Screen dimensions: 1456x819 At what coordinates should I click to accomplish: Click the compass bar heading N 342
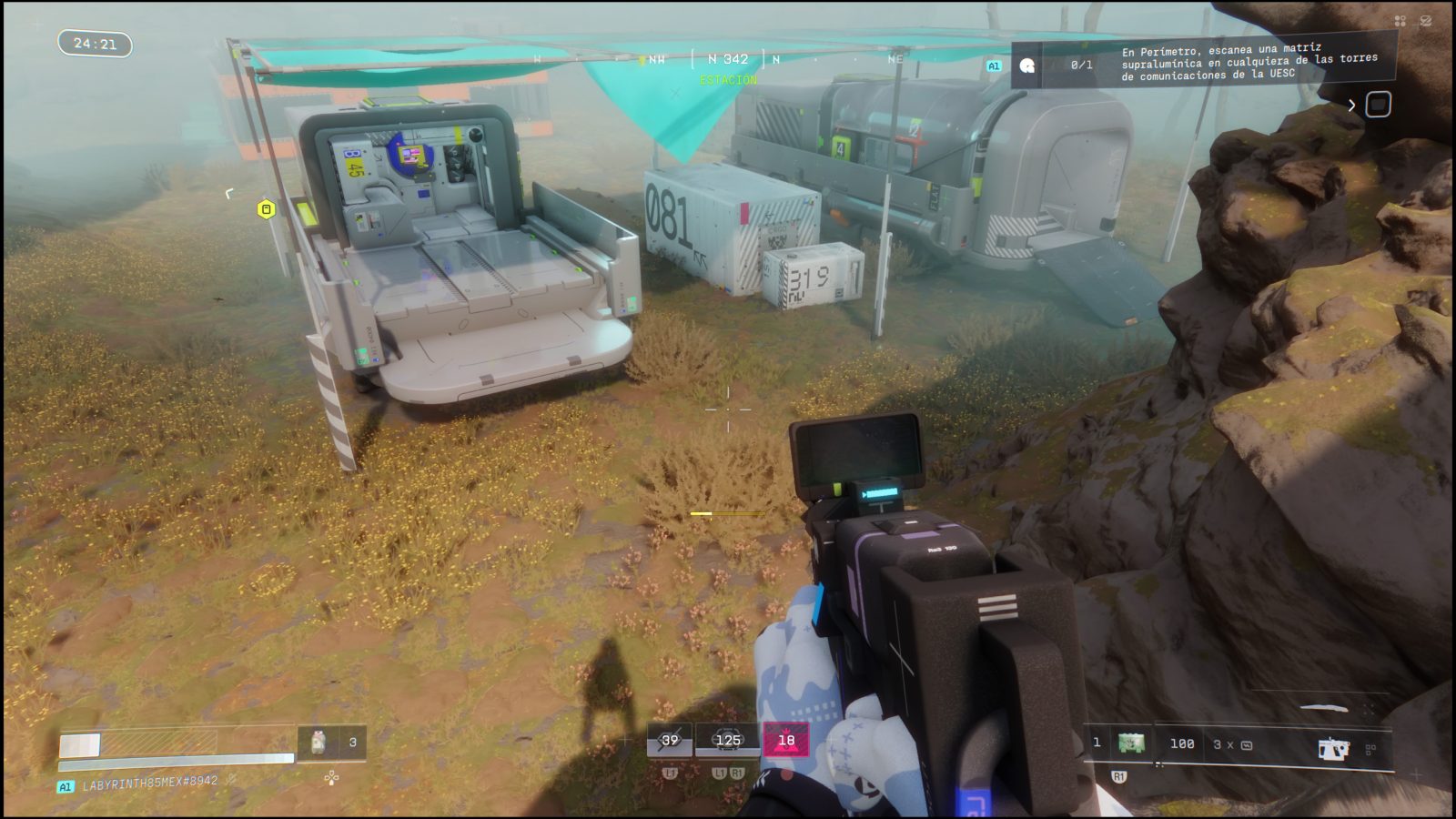point(728,59)
